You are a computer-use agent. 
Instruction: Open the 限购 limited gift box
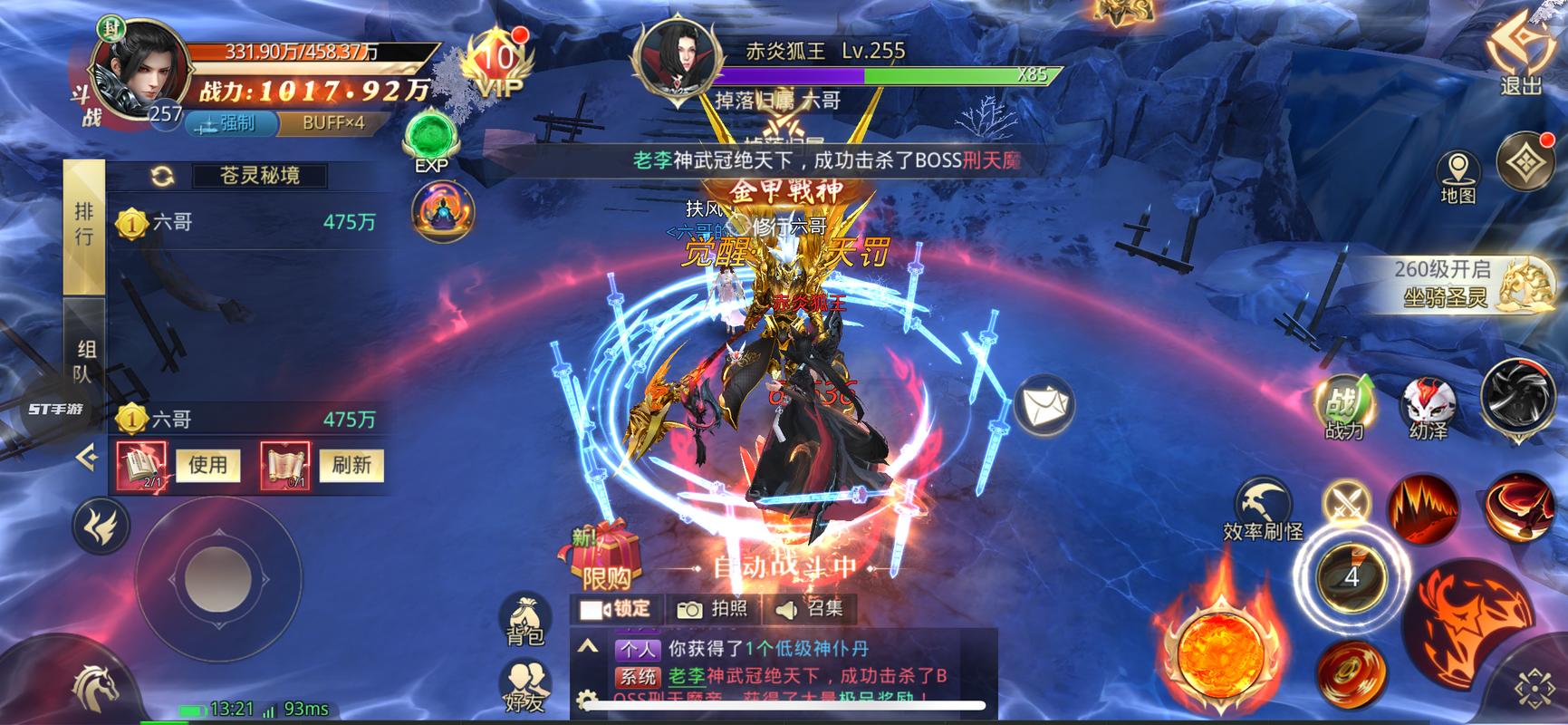tap(605, 556)
